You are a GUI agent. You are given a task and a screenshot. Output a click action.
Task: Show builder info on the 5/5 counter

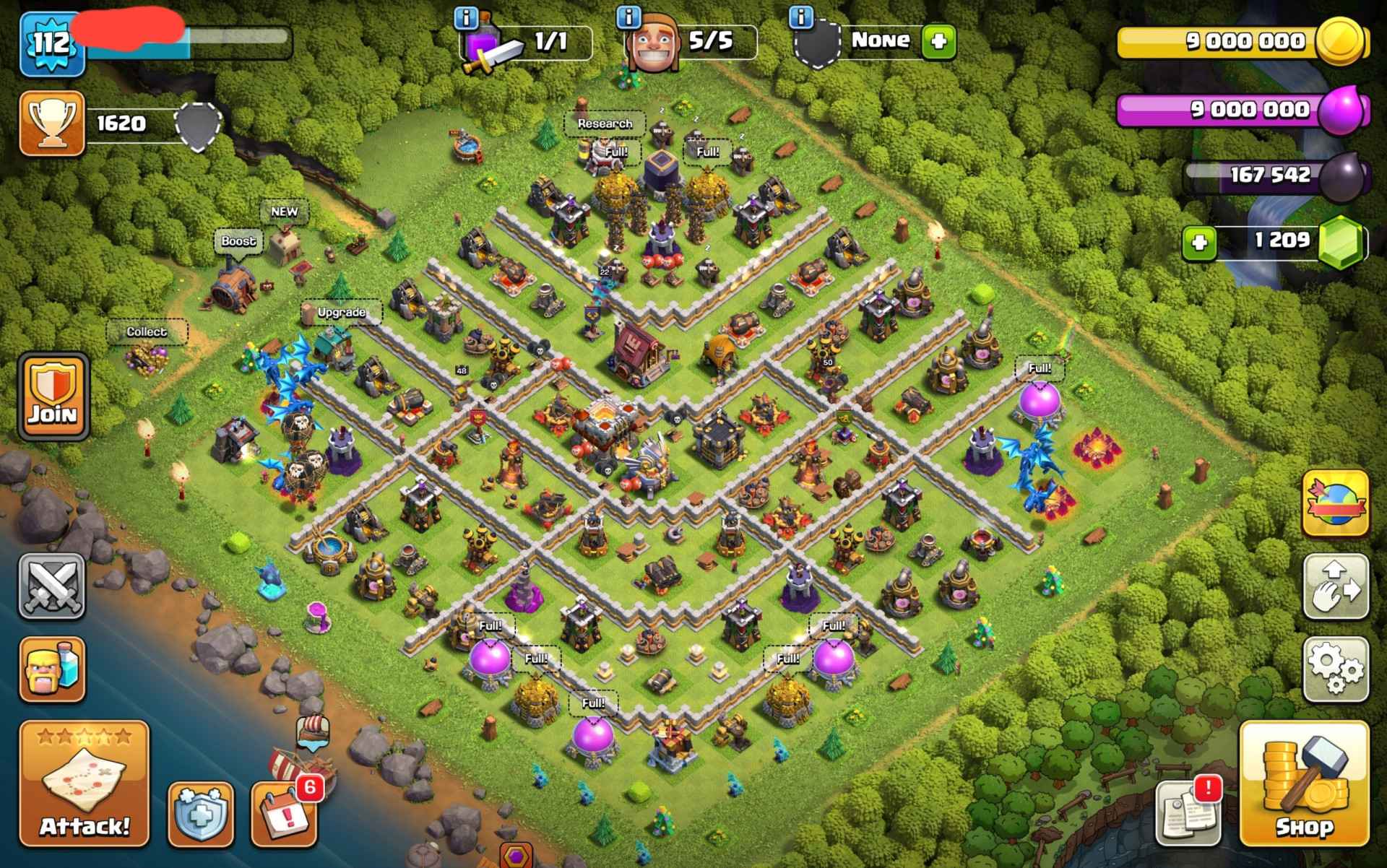click(629, 17)
